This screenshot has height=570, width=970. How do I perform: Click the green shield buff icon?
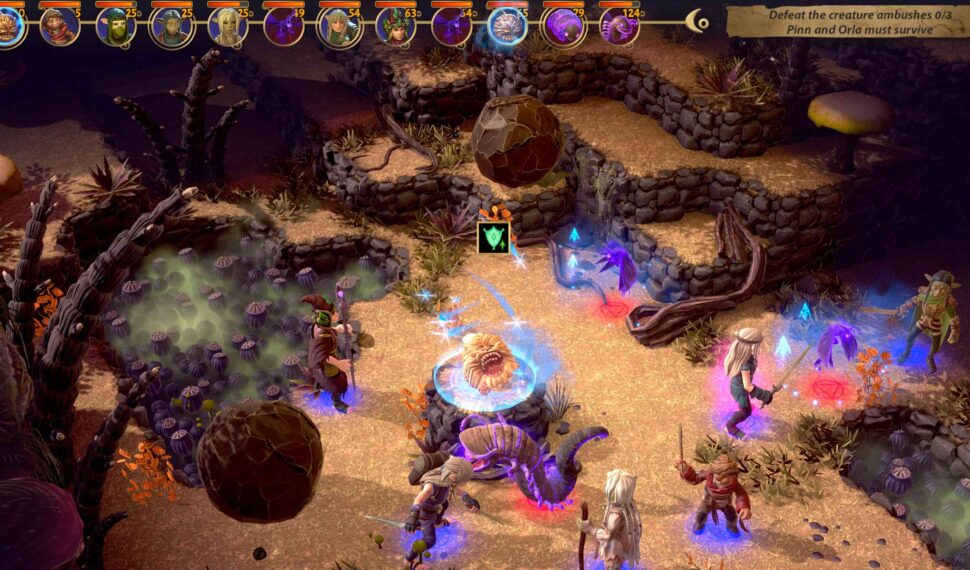point(493,237)
